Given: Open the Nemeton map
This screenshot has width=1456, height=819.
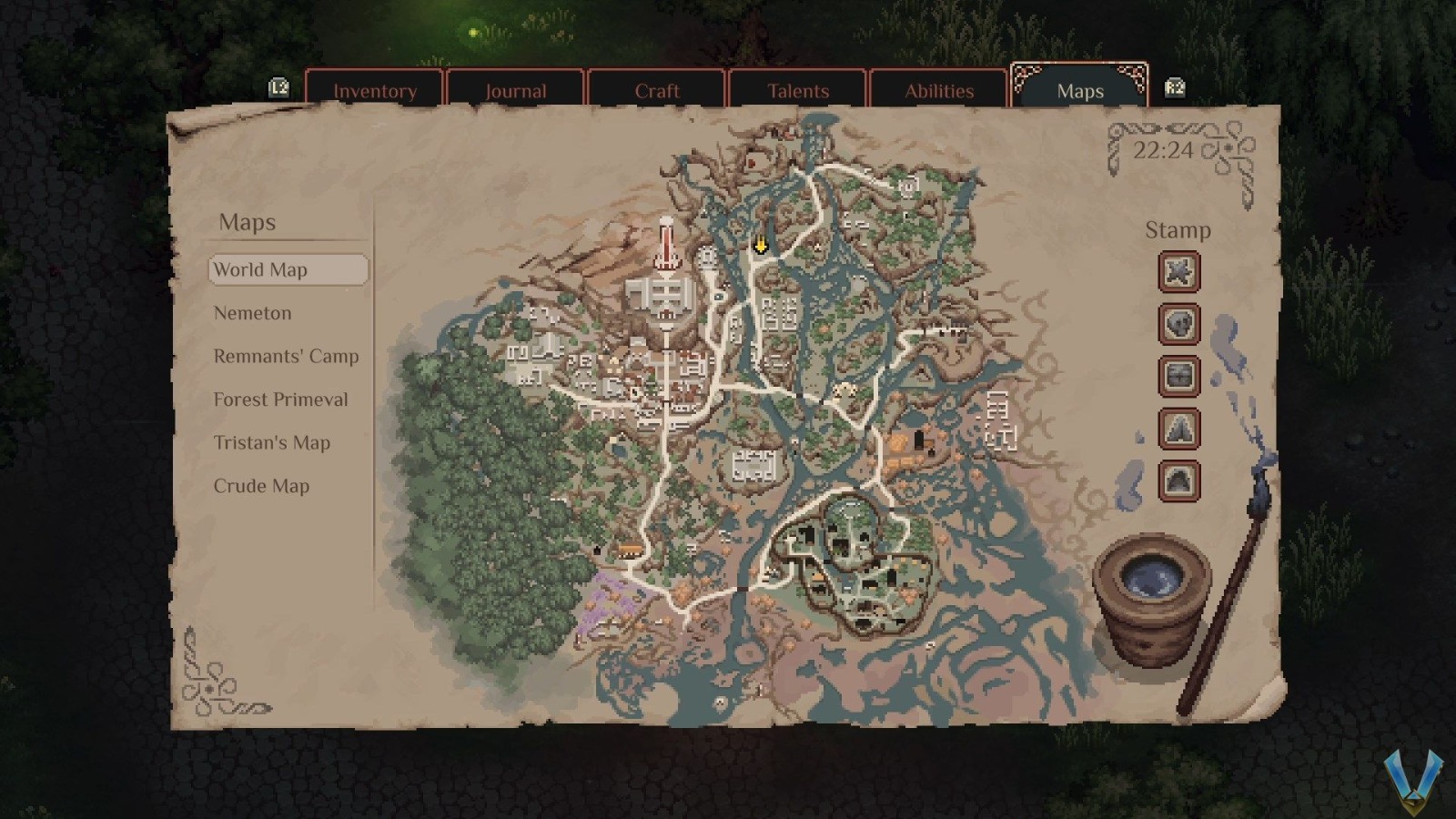Looking at the screenshot, I should point(252,313).
